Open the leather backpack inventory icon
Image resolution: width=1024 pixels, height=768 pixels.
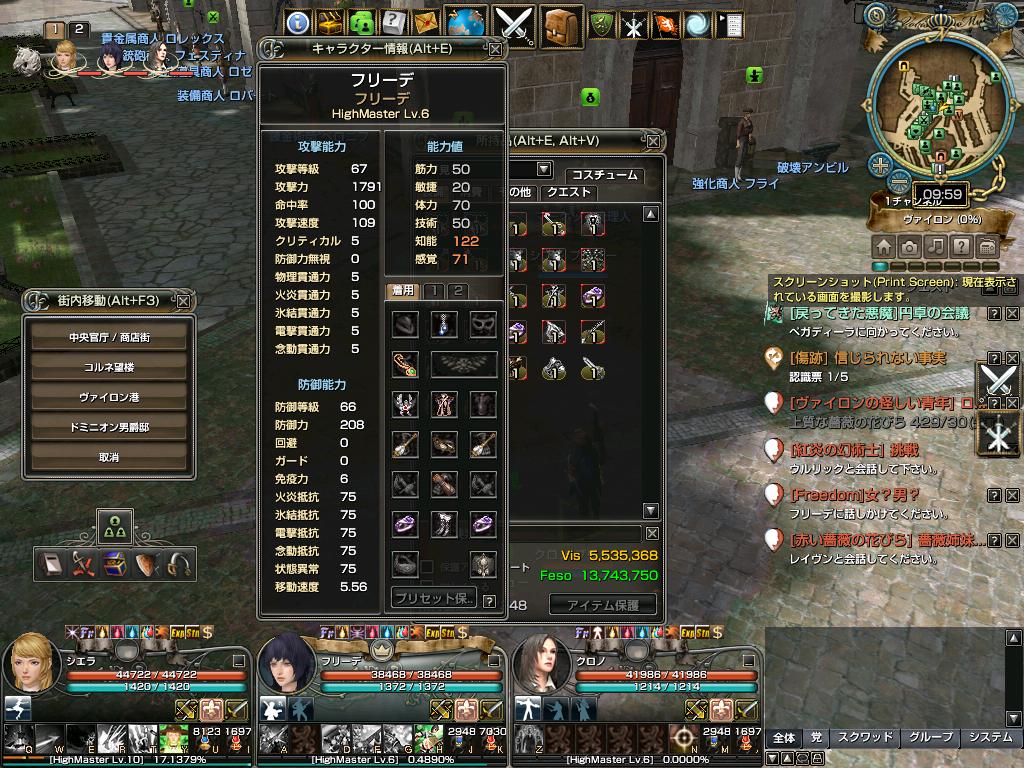pos(563,24)
